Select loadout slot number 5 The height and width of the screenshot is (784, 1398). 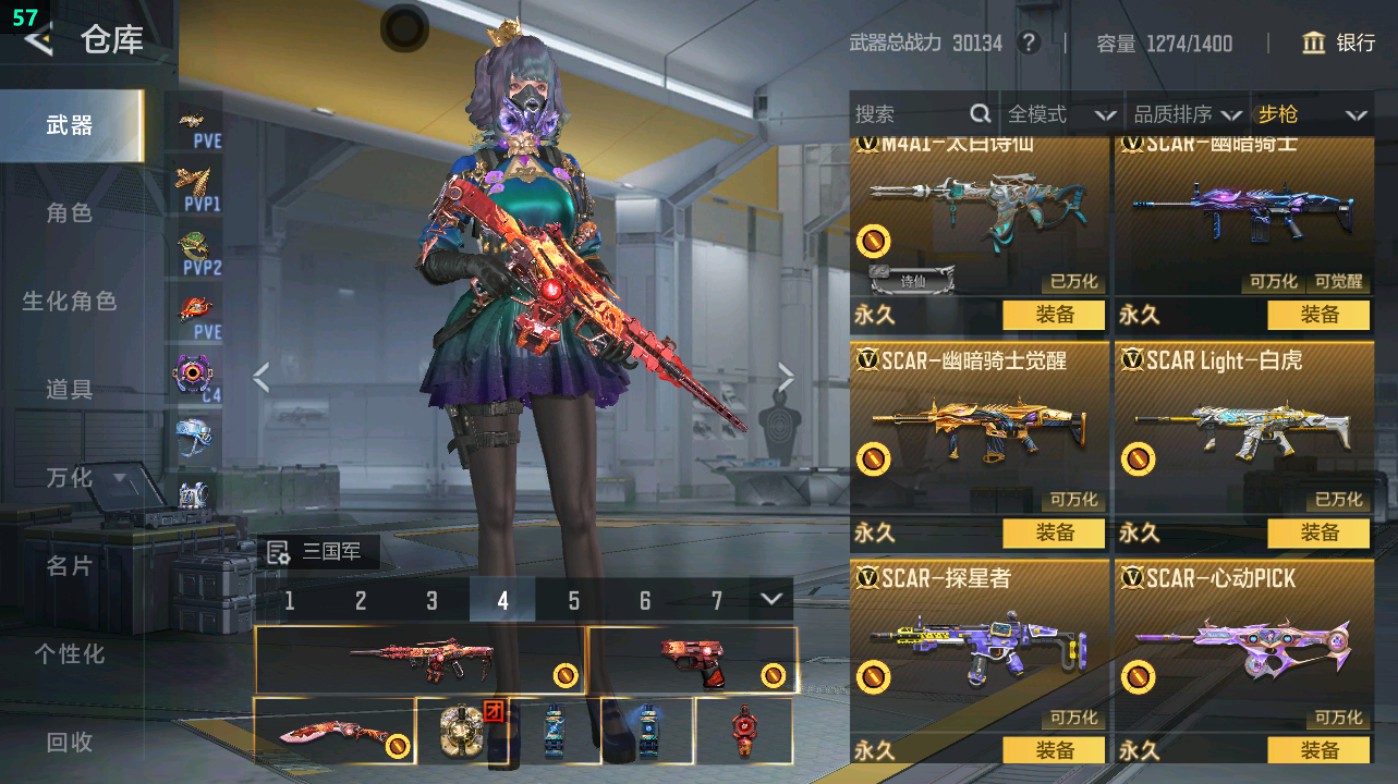point(573,600)
